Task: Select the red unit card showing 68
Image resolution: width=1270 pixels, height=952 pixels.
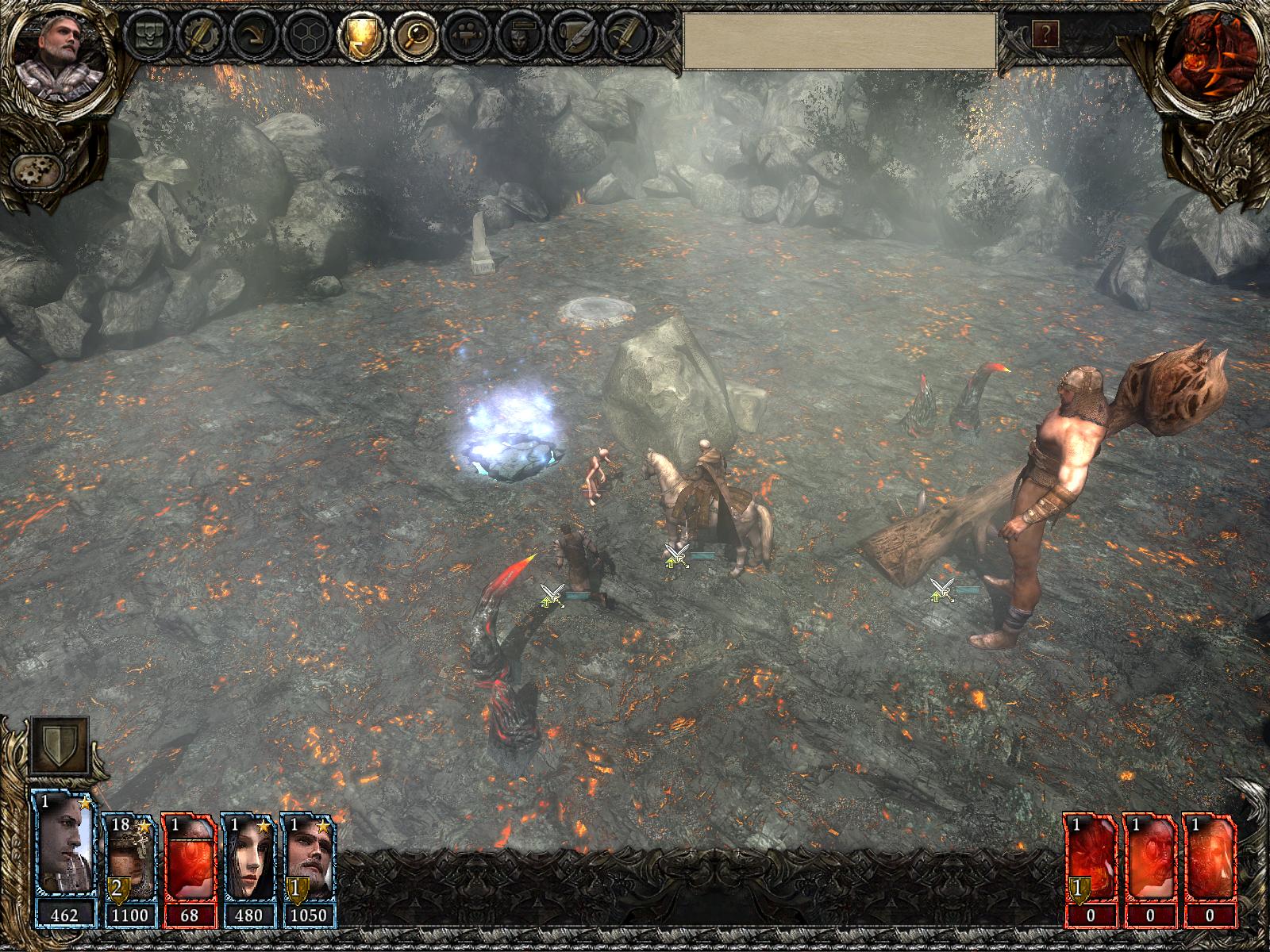Action: pyautogui.click(x=189, y=869)
